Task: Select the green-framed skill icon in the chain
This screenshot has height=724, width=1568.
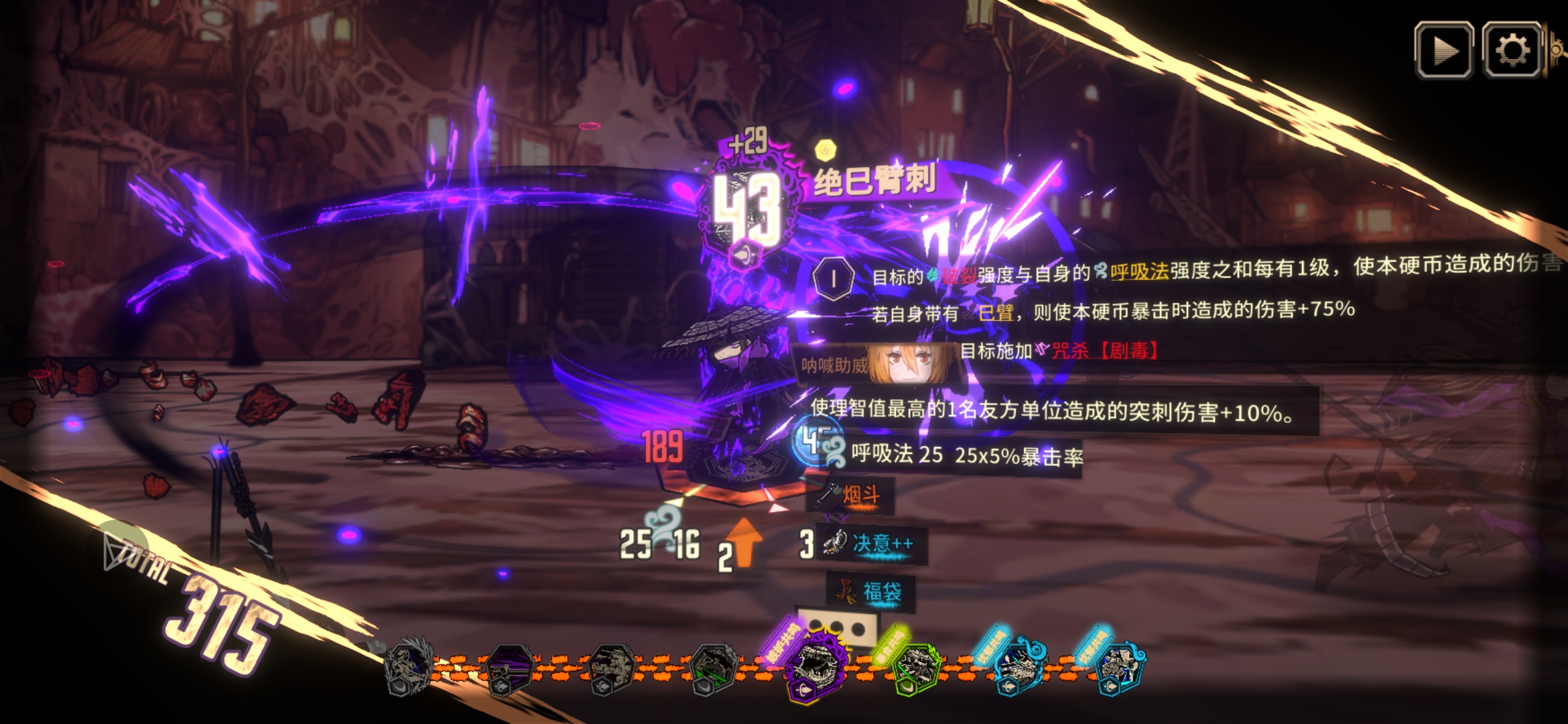Action: (916, 668)
